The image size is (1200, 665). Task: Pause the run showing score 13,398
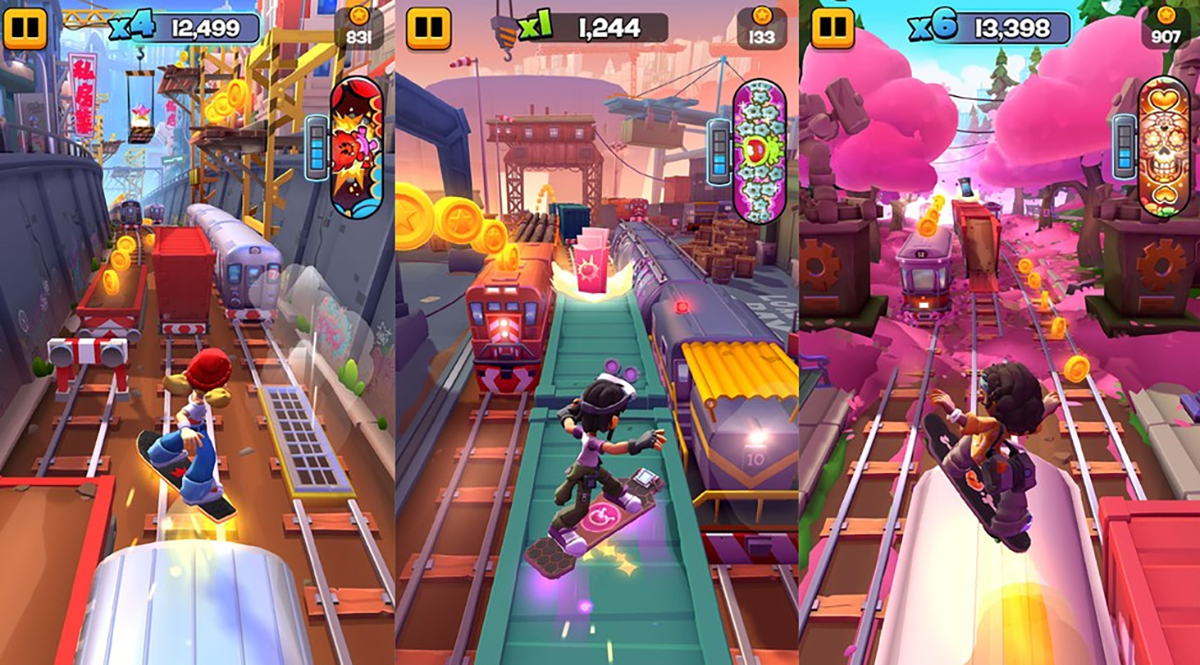pyautogui.click(x=832, y=27)
